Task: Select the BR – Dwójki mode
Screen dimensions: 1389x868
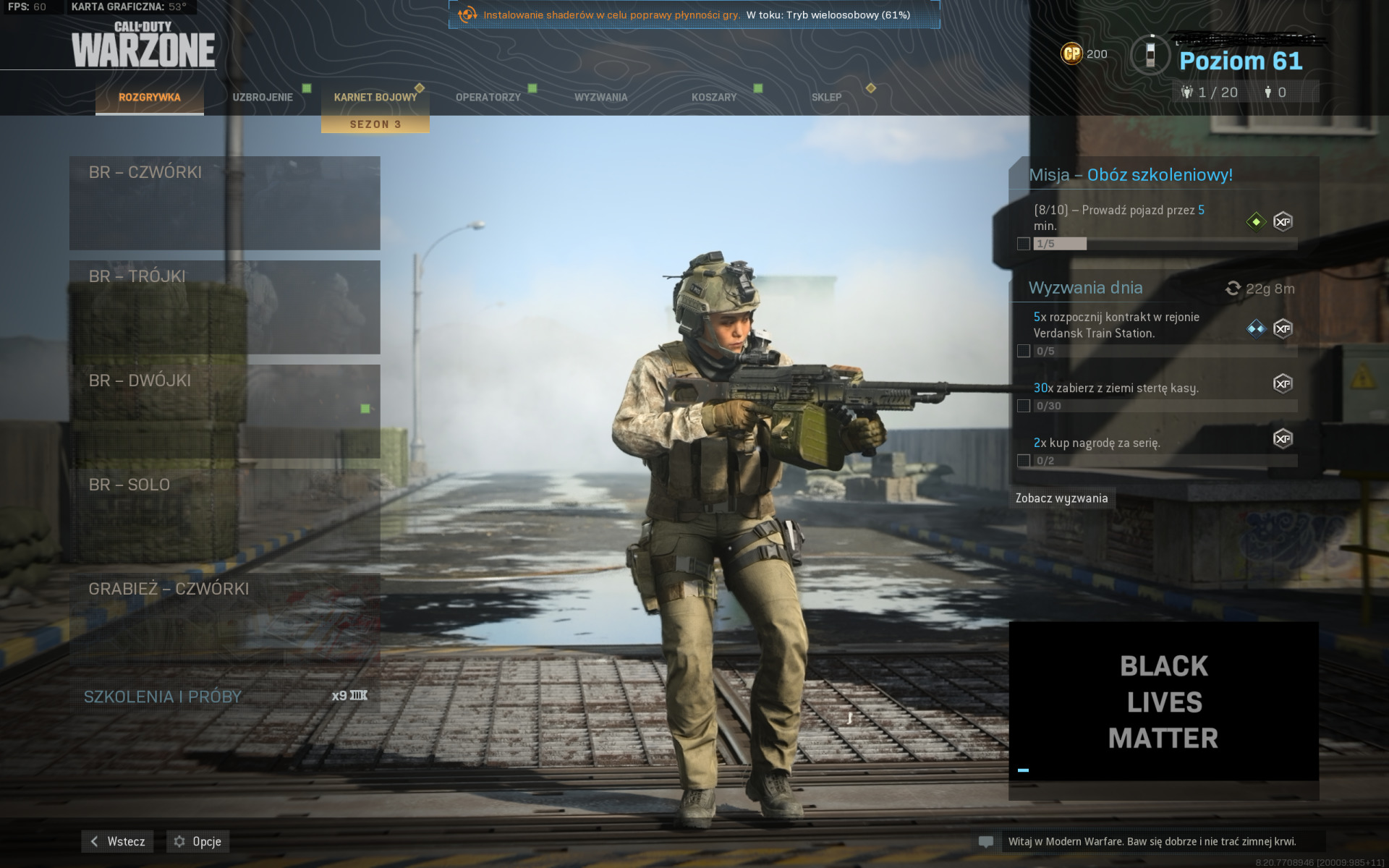Action: click(x=224, y=411)
